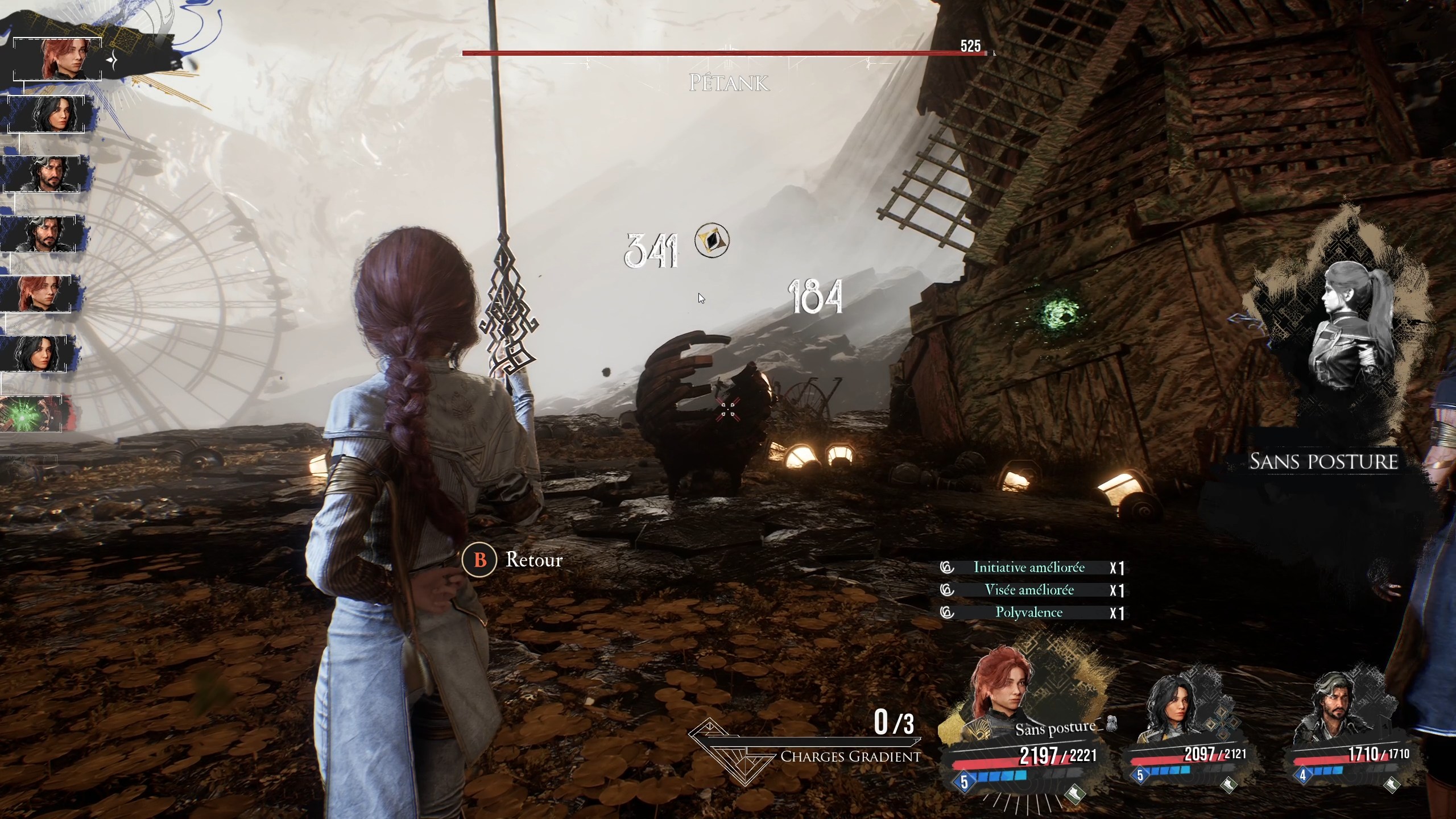Screen dimensions: 1456x819
Task: Select the green enemy portrait in turn order
Action: tap(31, 413)
